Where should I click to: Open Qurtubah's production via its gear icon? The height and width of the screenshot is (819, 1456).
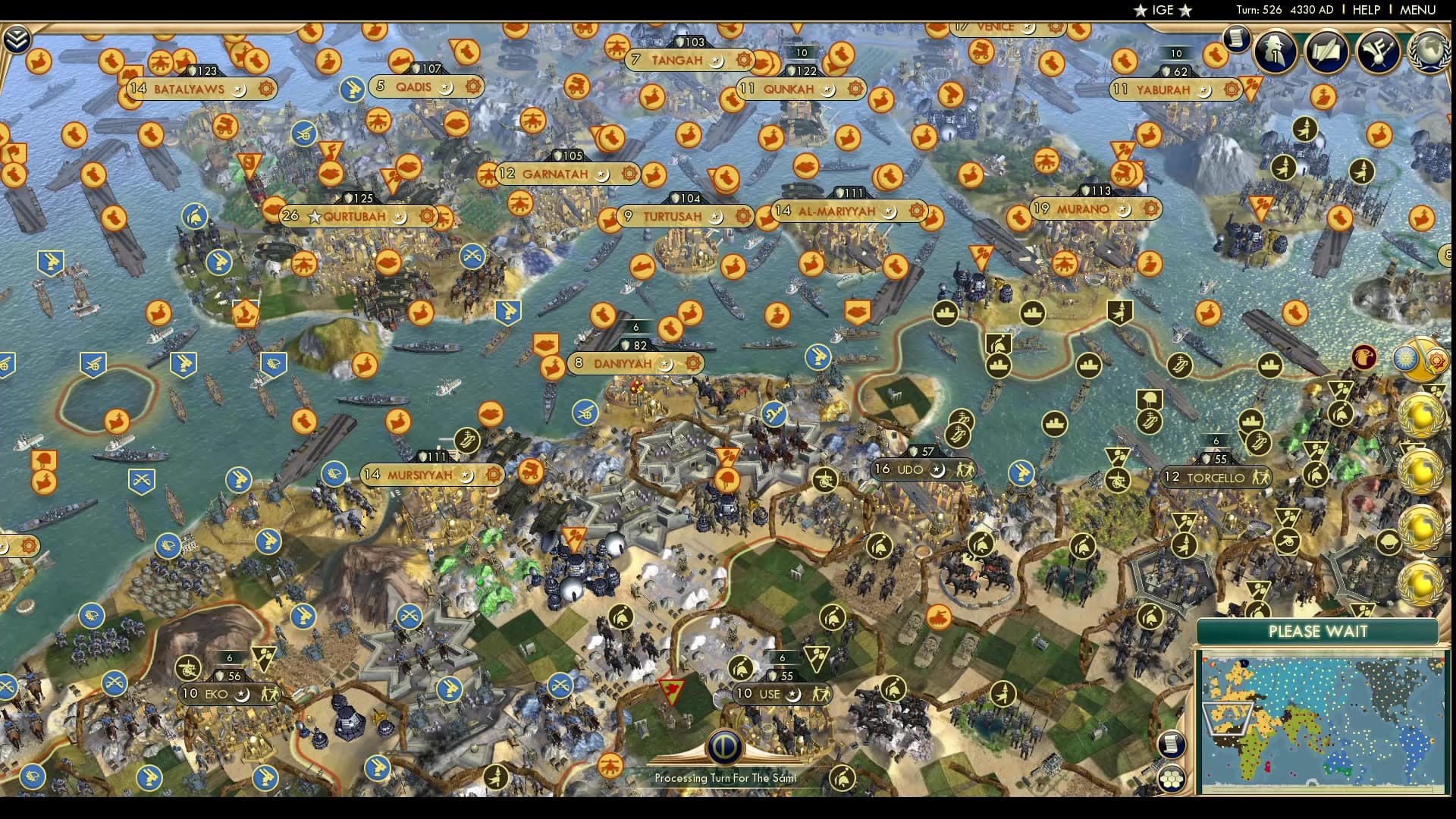coord(428,216)
